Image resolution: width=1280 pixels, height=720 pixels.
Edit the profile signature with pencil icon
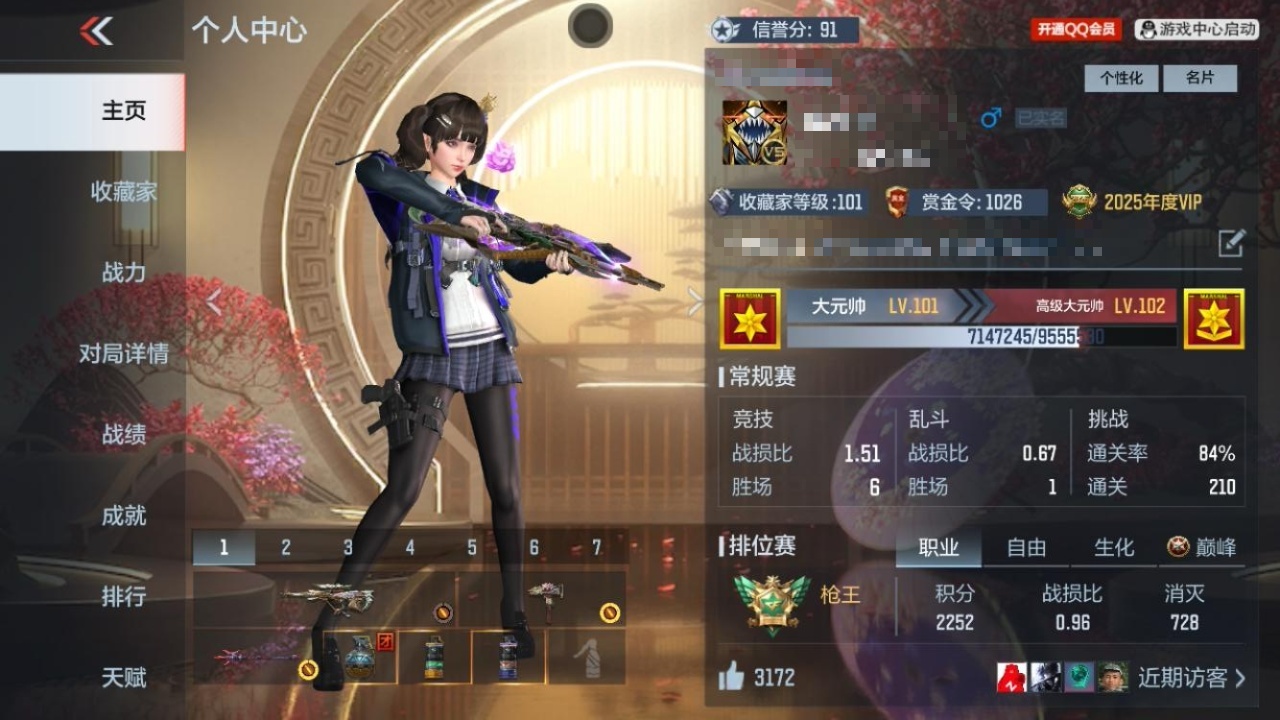pos(1231,242)
